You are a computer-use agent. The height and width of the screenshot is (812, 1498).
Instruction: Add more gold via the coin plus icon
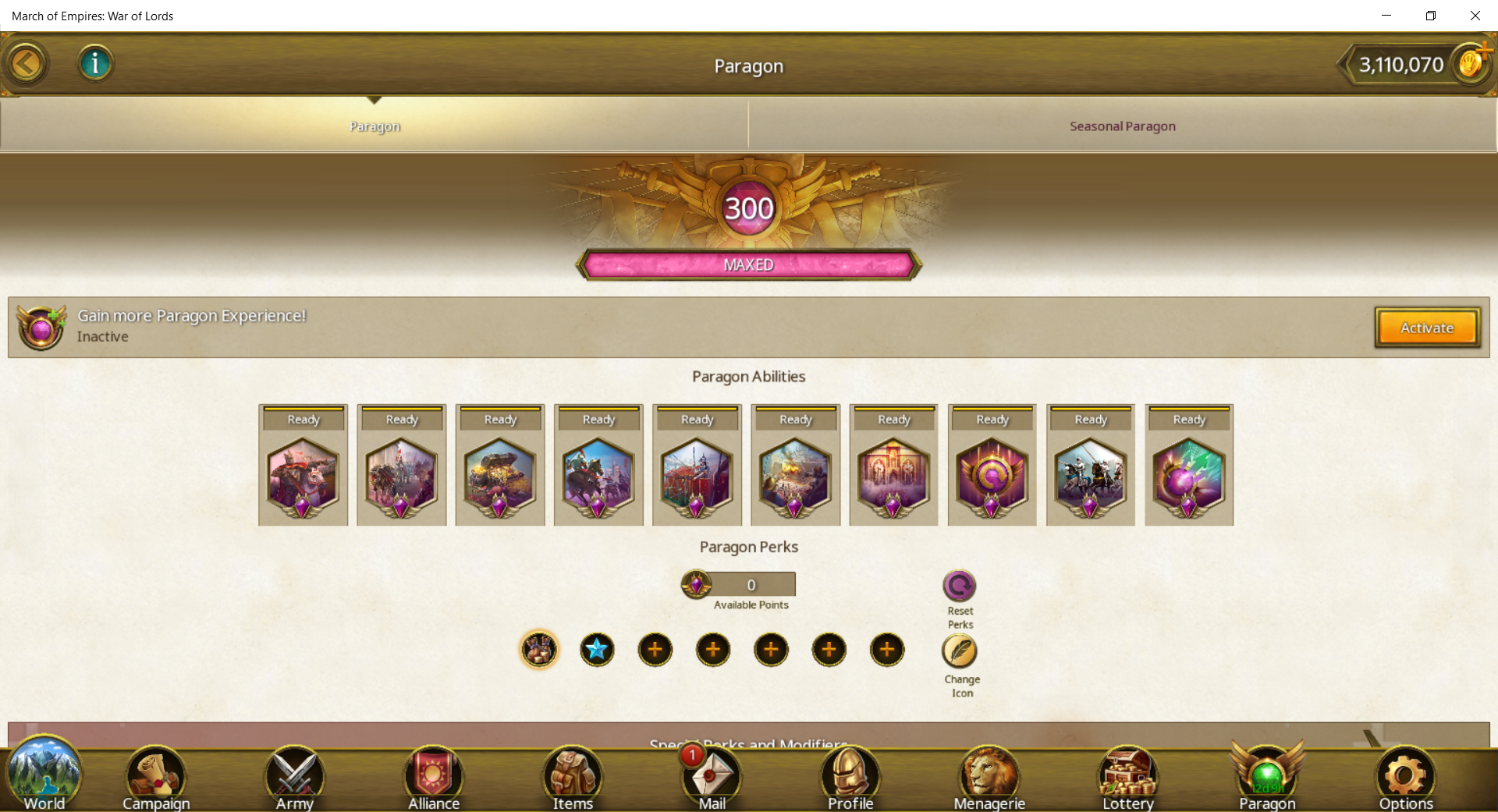pyautogui.click(x=1472, y=62)
